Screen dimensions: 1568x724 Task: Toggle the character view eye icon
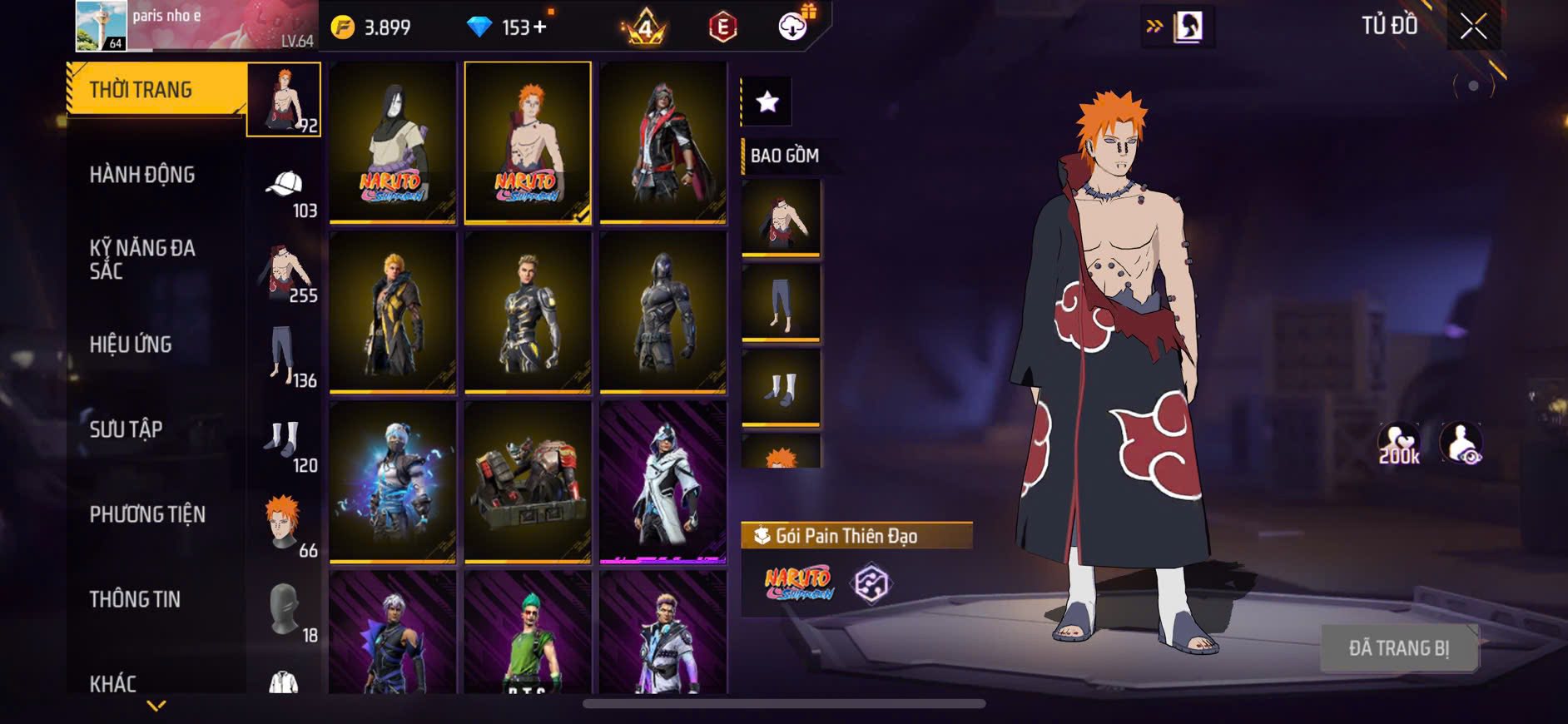pos(1461,444)
